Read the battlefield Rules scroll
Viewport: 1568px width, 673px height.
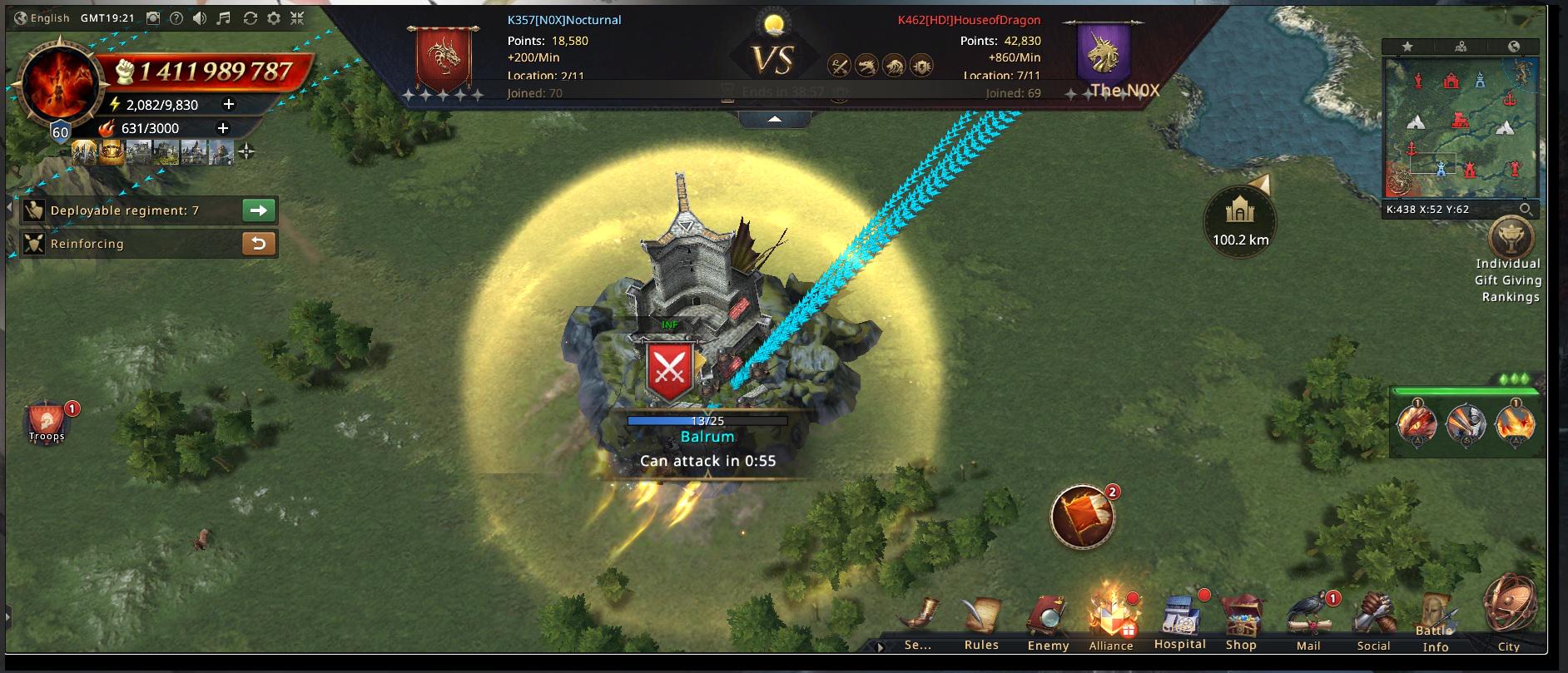pos(981,622)
